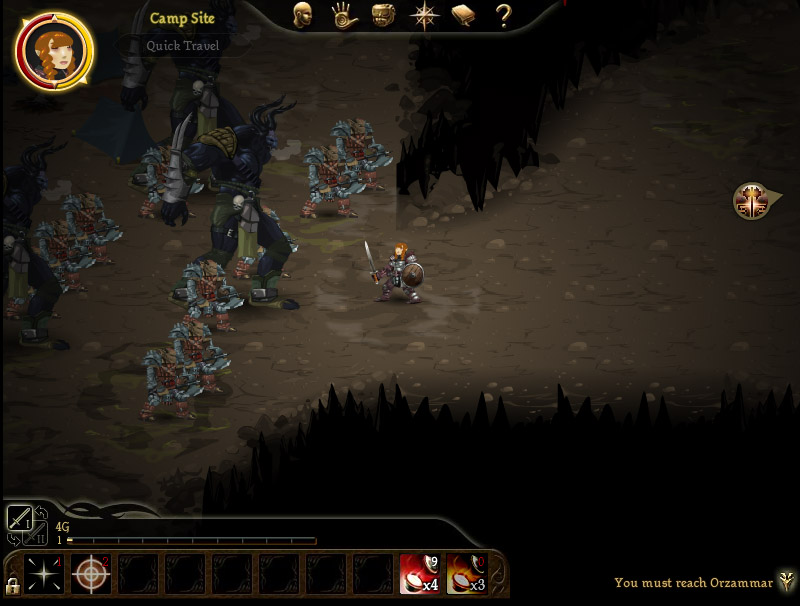Activate the crosshair target ability in slot 2
This screenshot has width=800, height=606.
click(91, 574)
